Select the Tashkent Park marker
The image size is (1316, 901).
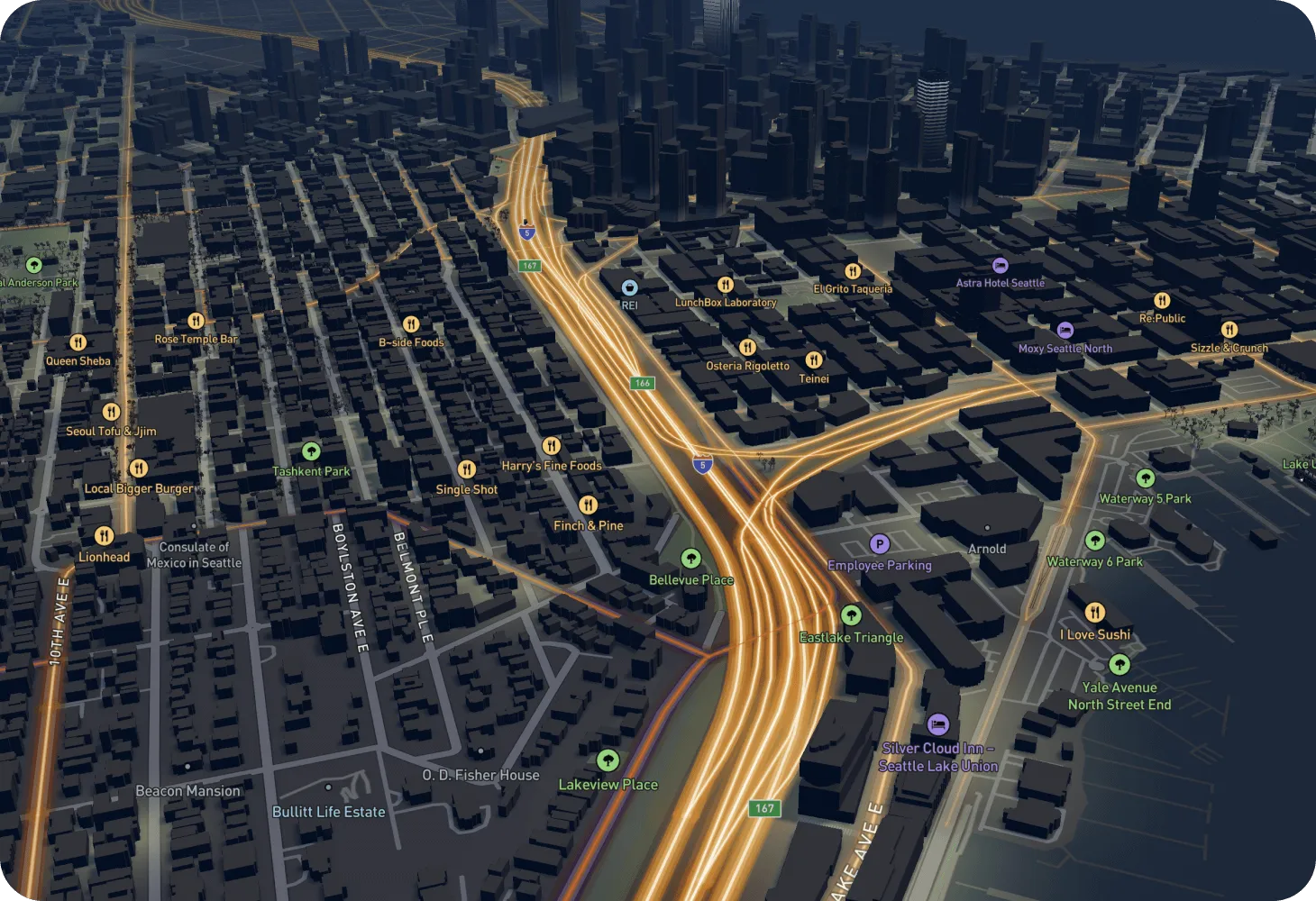[311, 451]
